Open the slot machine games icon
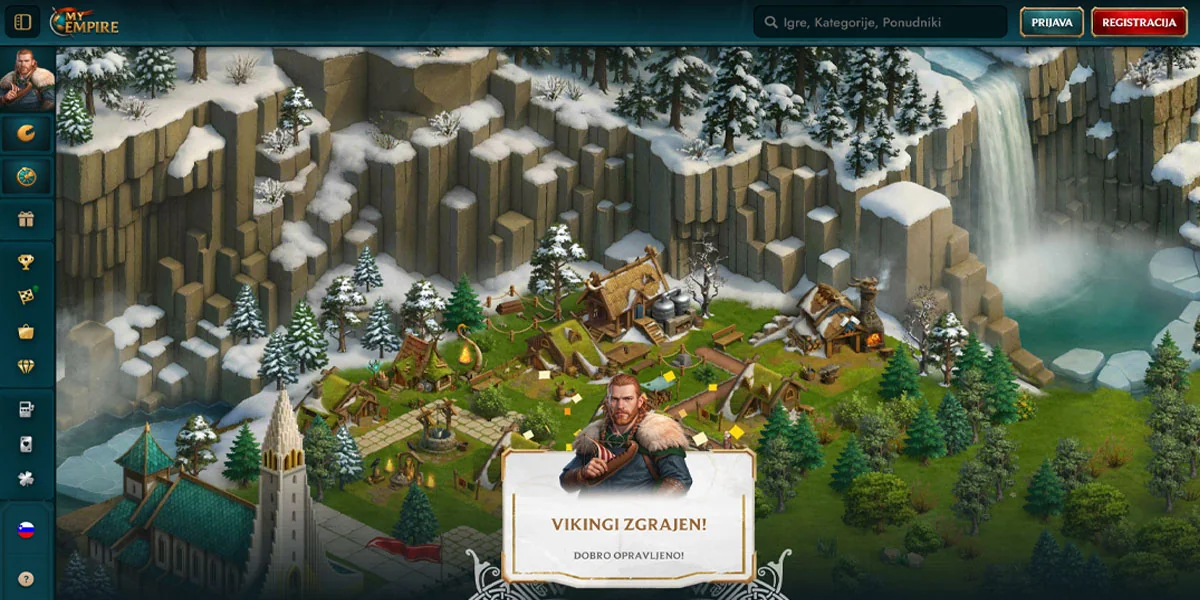 (x=26, y=409)
